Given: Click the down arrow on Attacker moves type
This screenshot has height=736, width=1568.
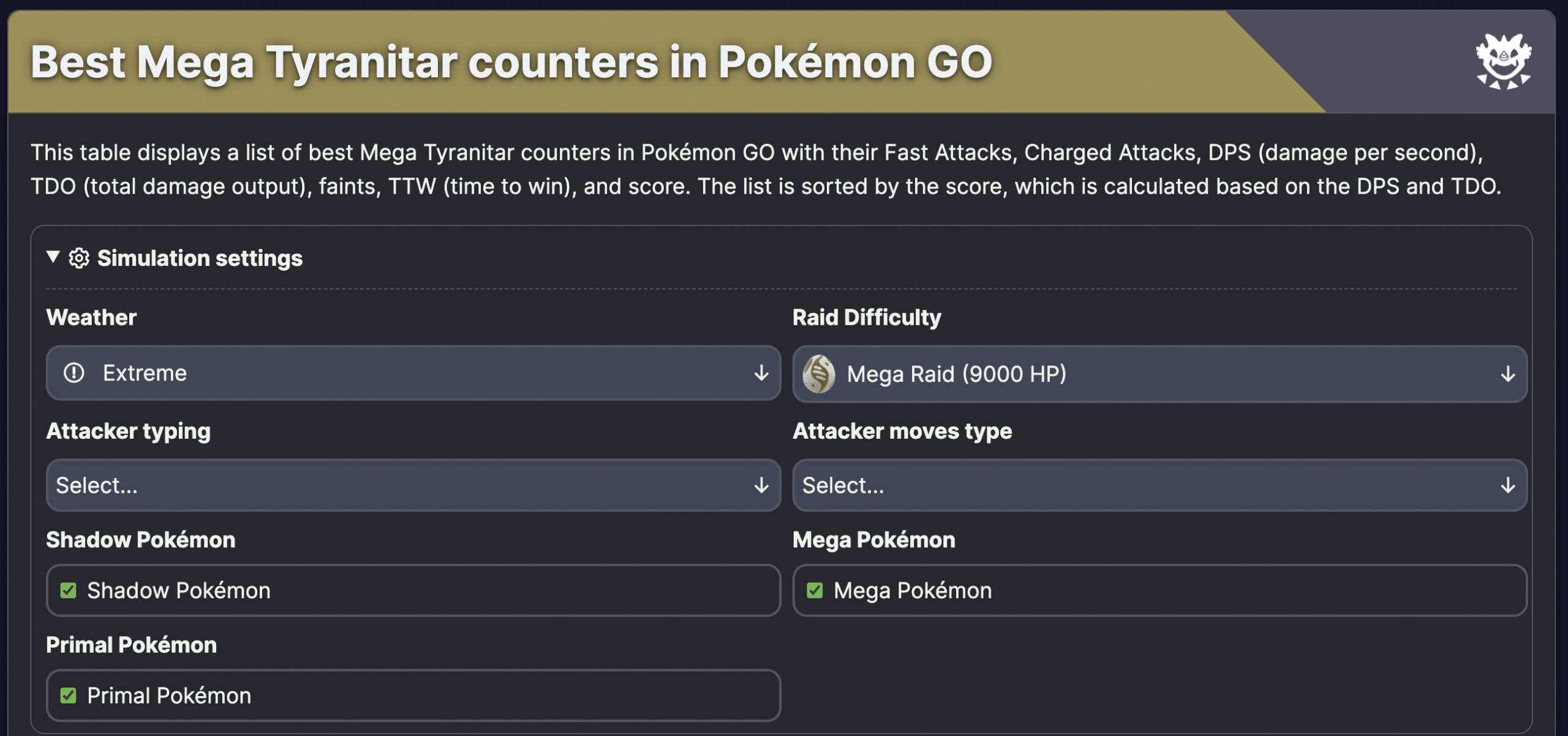Looking at the screenshot, I should coord(1509,485).
